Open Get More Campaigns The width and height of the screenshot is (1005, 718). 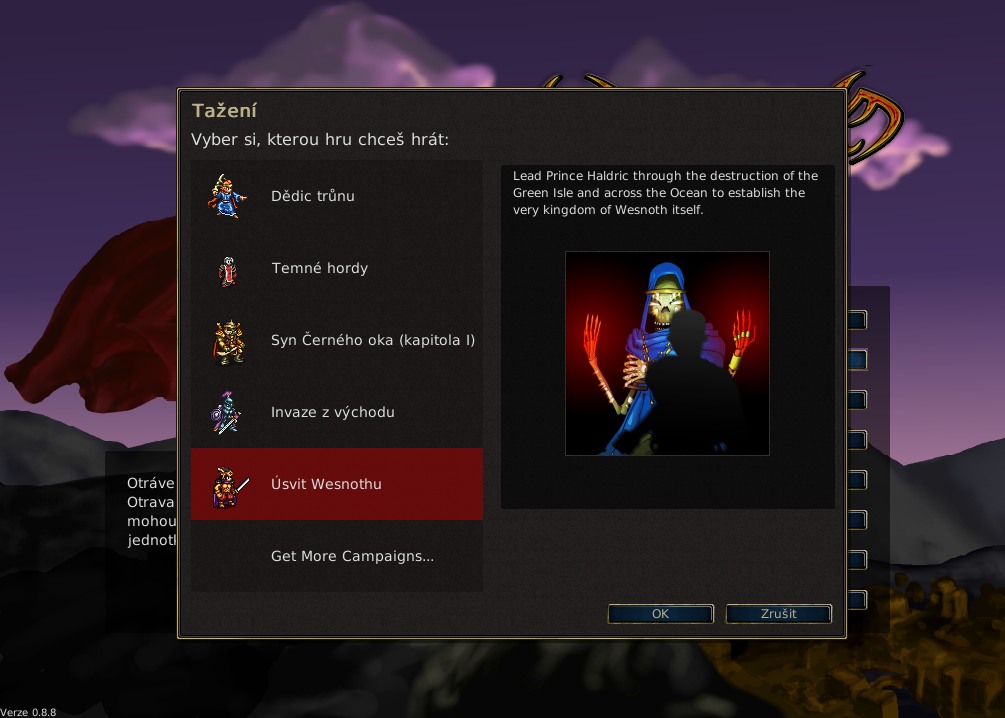[x=352, y=556]
